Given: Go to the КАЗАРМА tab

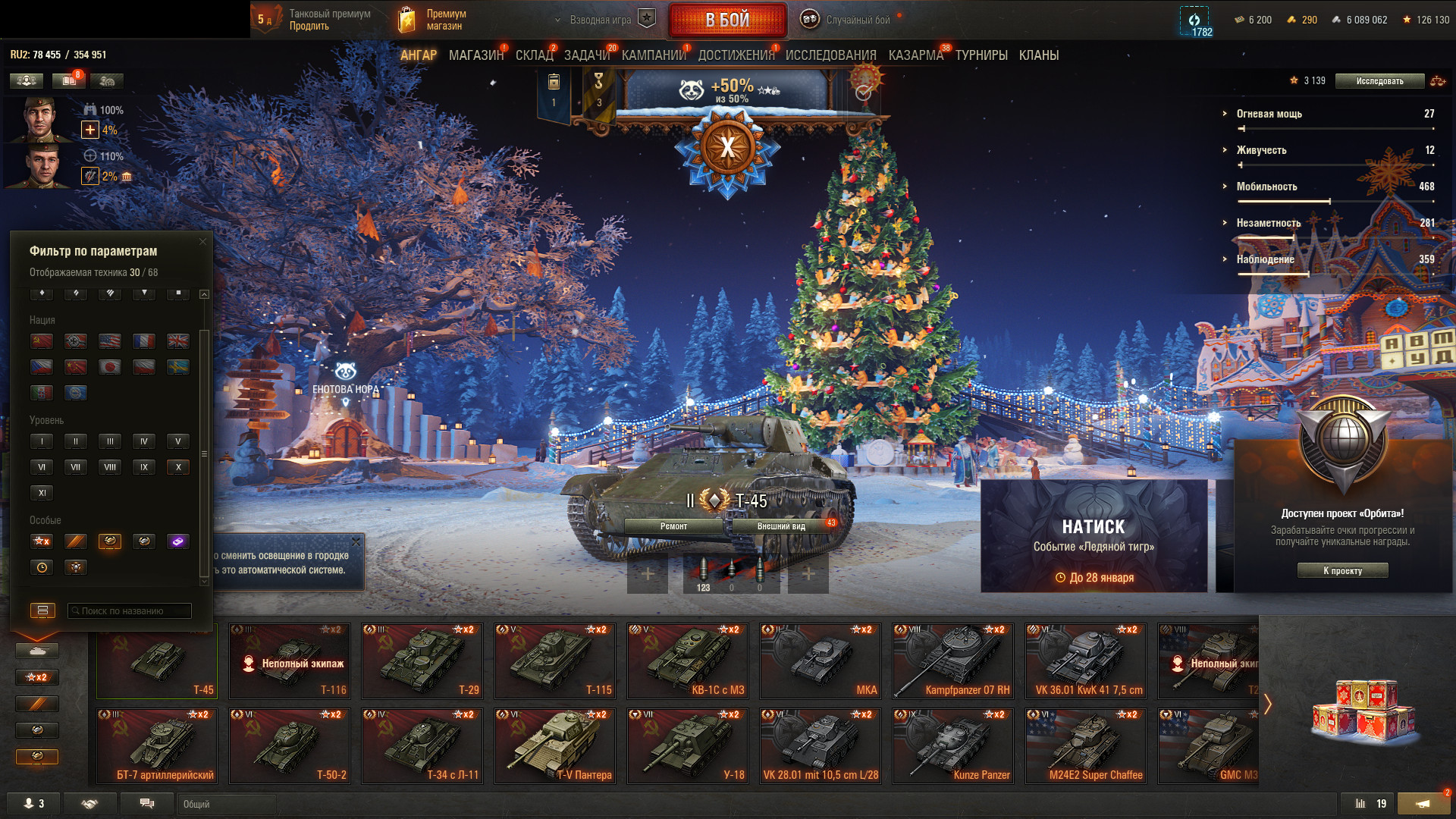Looking at the screenshot, I should [x=915, y=55].
